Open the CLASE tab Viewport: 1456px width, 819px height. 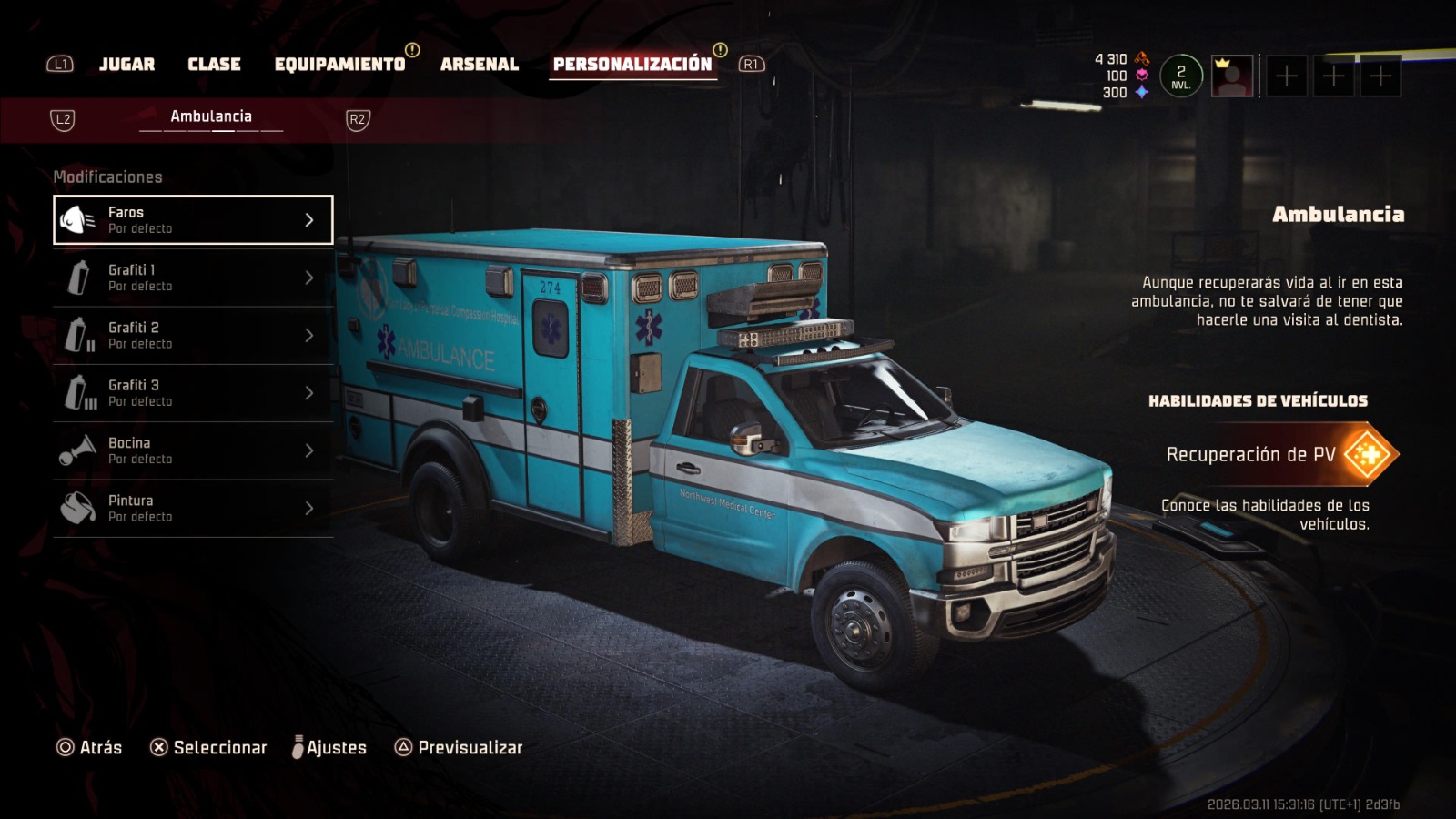point(214,64)
